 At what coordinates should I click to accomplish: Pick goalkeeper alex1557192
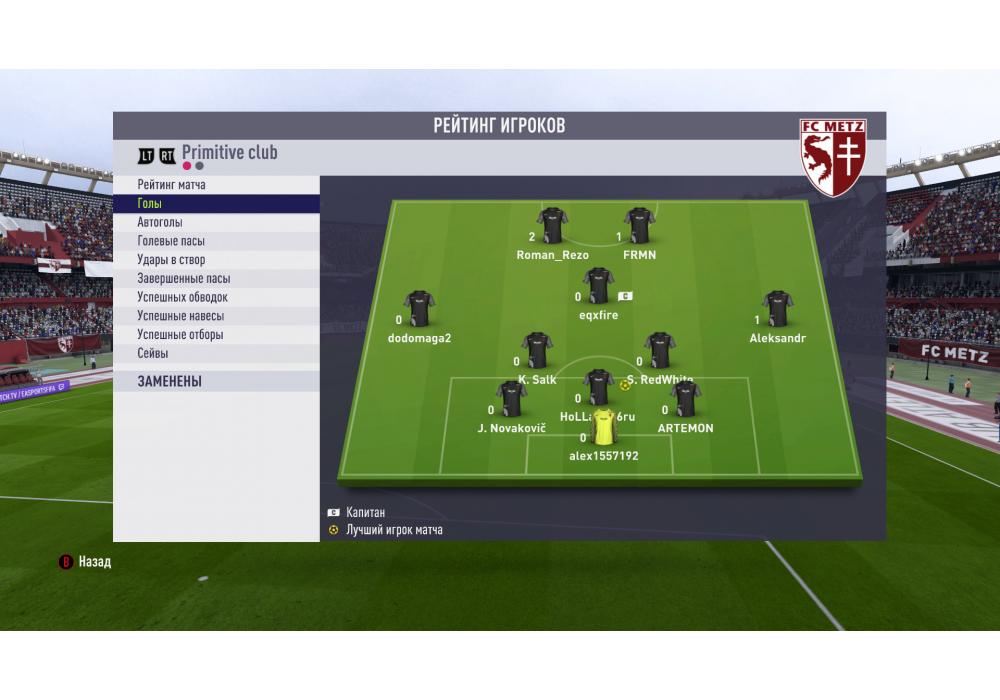603,428
